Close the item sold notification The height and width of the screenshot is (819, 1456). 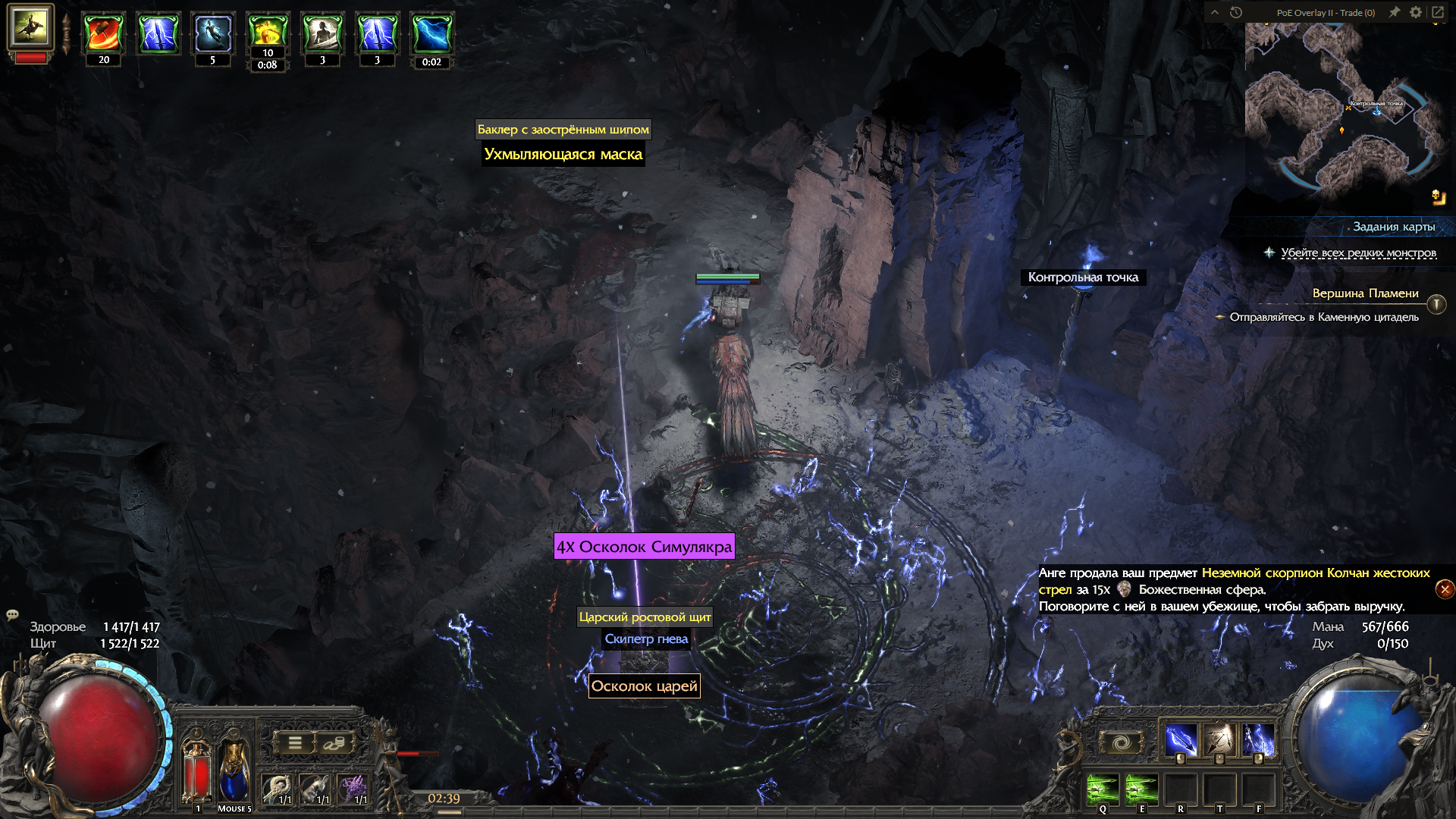[1445, 589]
